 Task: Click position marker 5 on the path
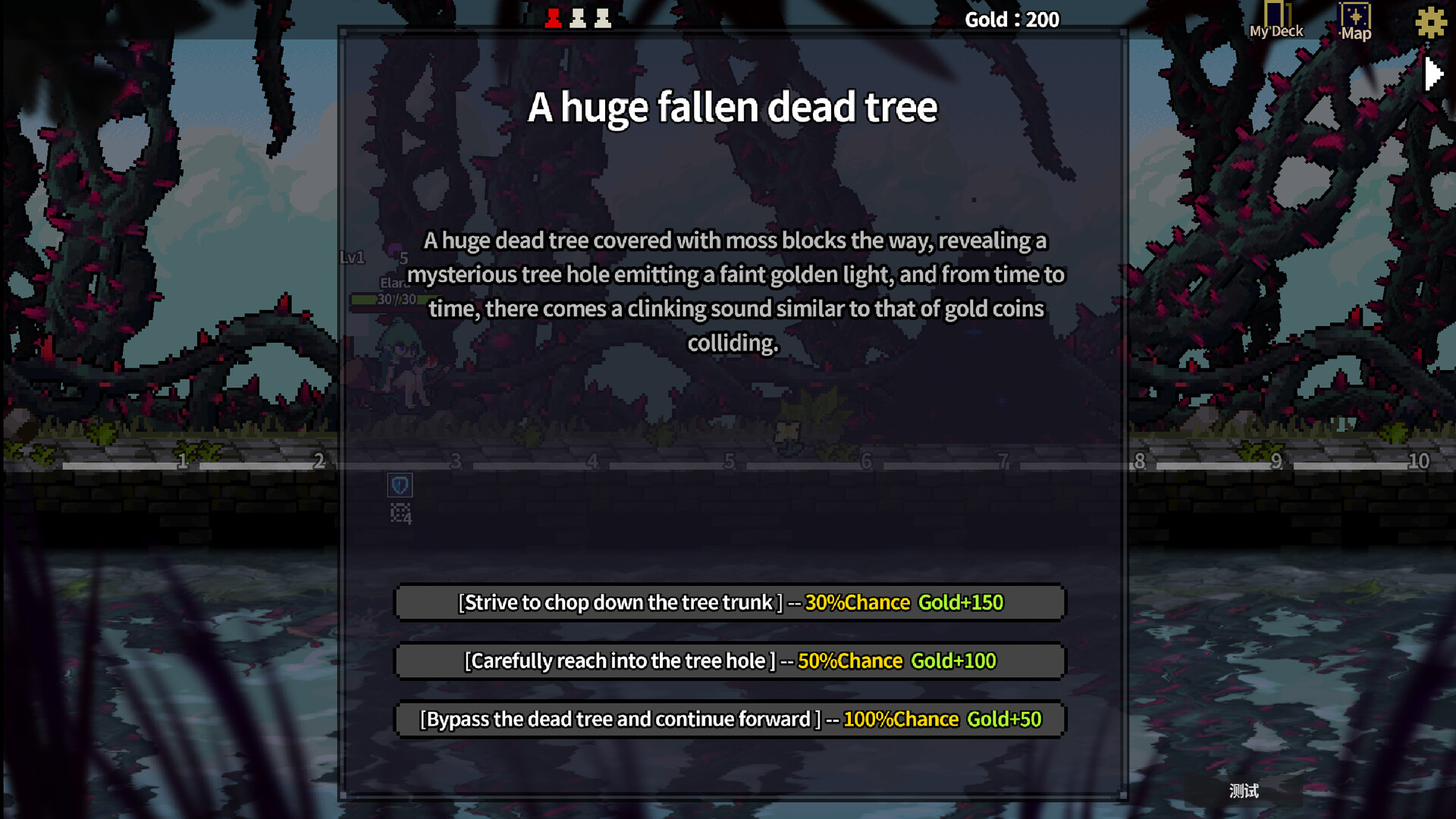729,461
